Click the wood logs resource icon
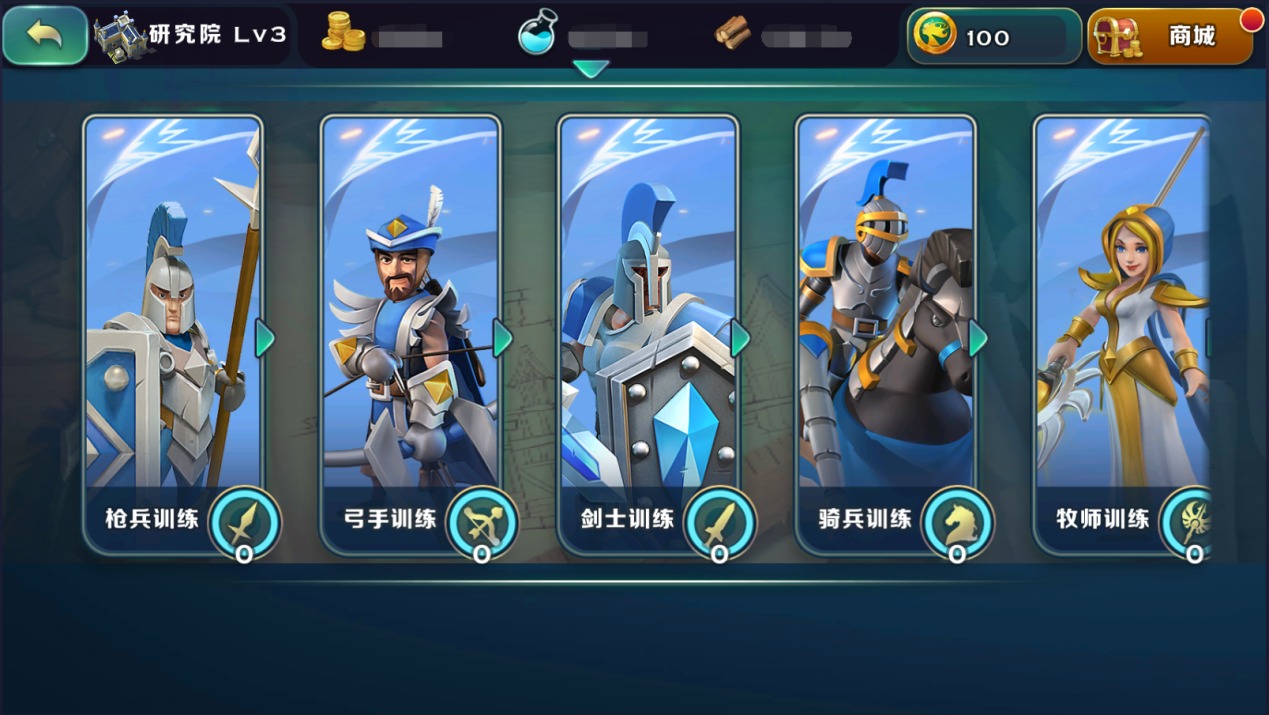Viewport: 1269px width, 715px height. pyautogui.click(x=733, y=35)
